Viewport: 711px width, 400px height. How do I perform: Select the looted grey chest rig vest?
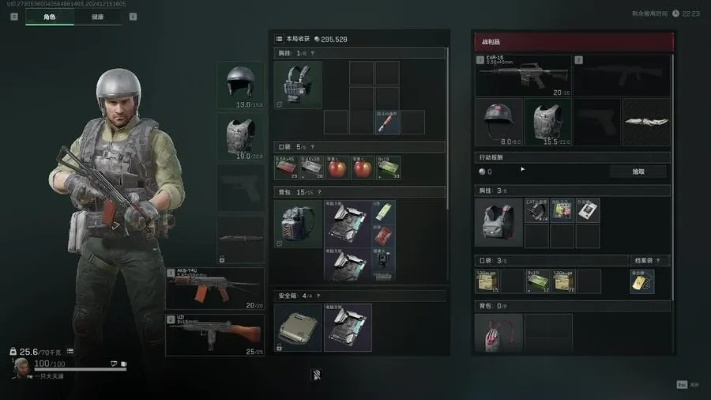click(x=498, y=221)
